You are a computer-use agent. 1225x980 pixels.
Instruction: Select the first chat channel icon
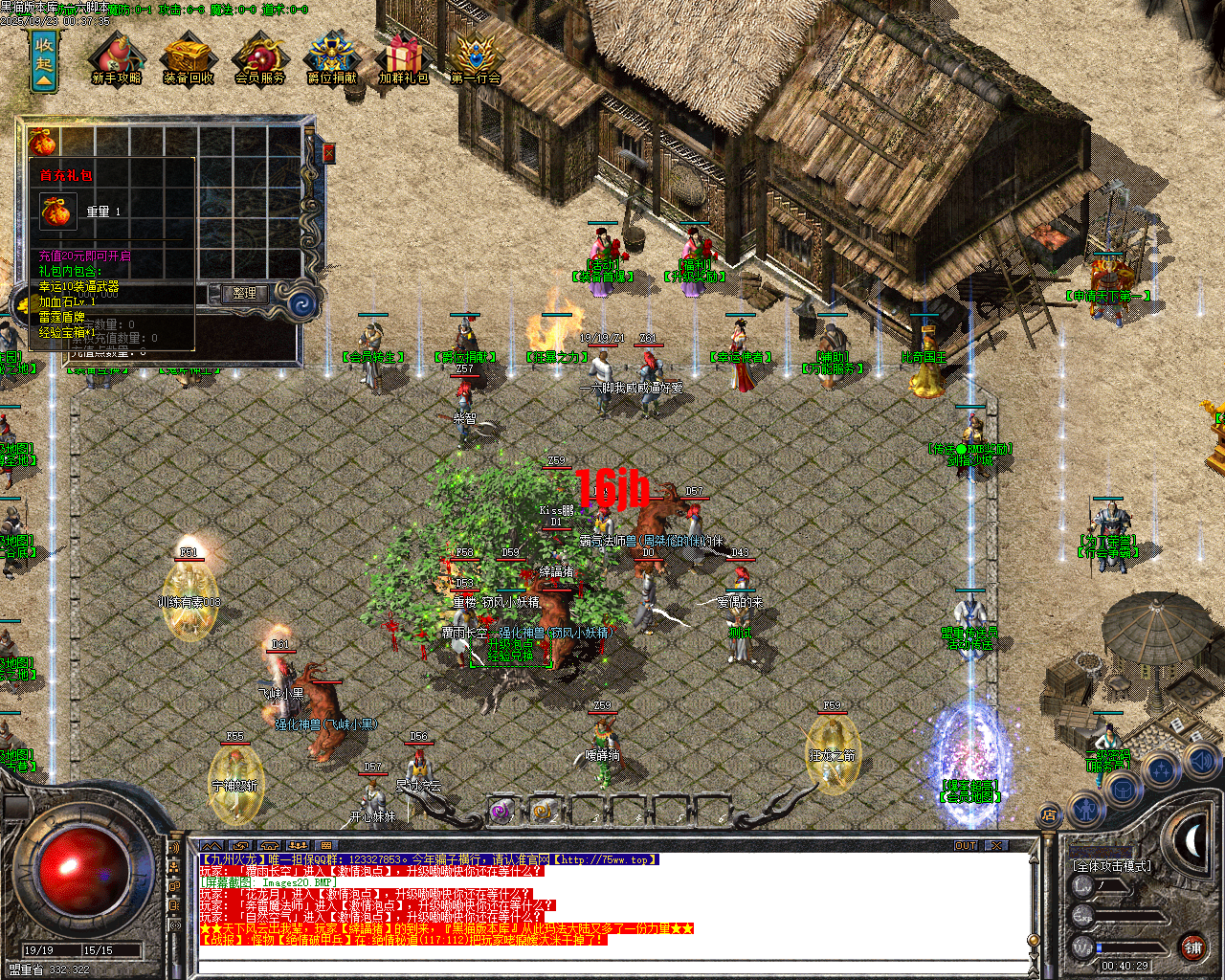[x=240, y=845]
